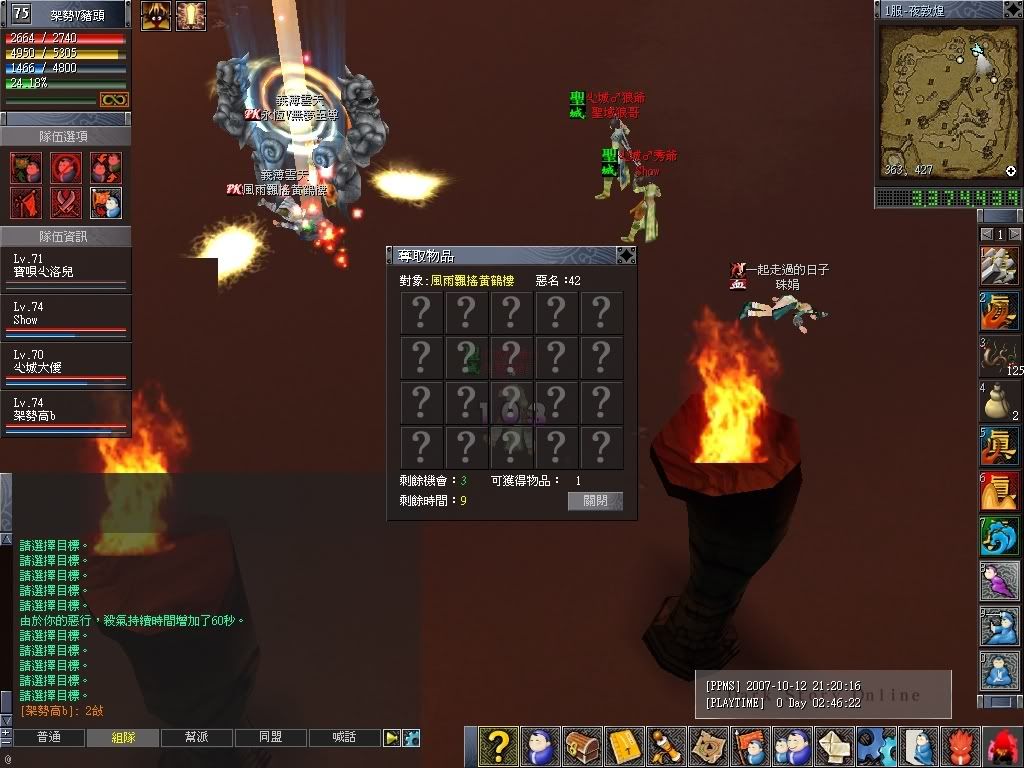Open the yellow question mark help icon

coord(498,746)
